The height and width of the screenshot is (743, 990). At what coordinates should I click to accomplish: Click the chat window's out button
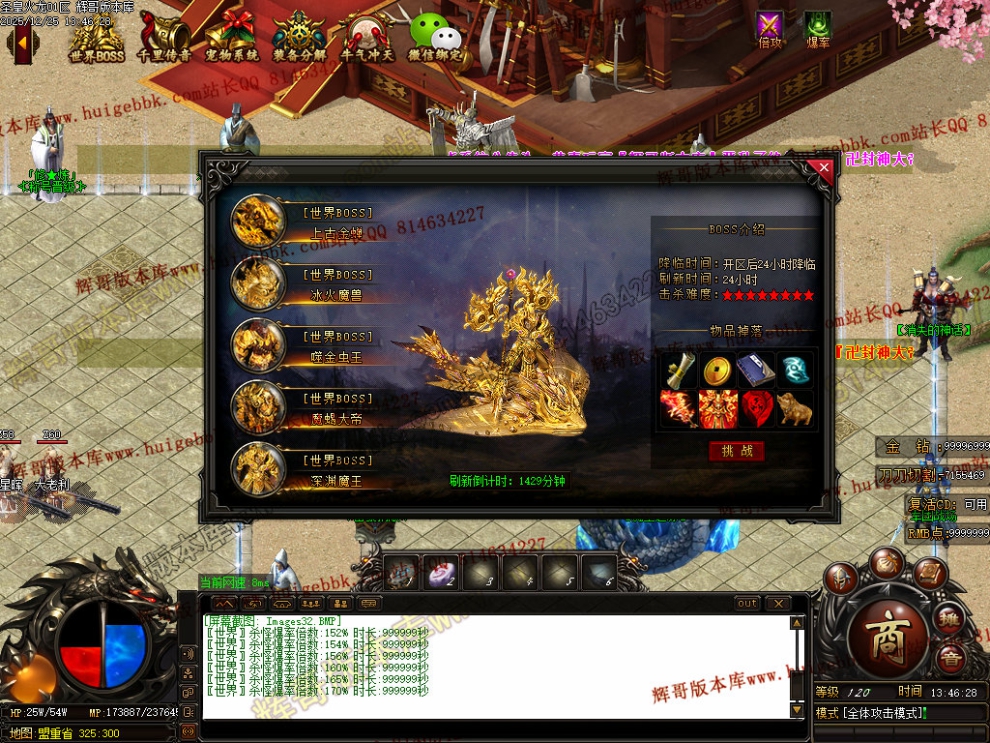[x=748, y=604]
